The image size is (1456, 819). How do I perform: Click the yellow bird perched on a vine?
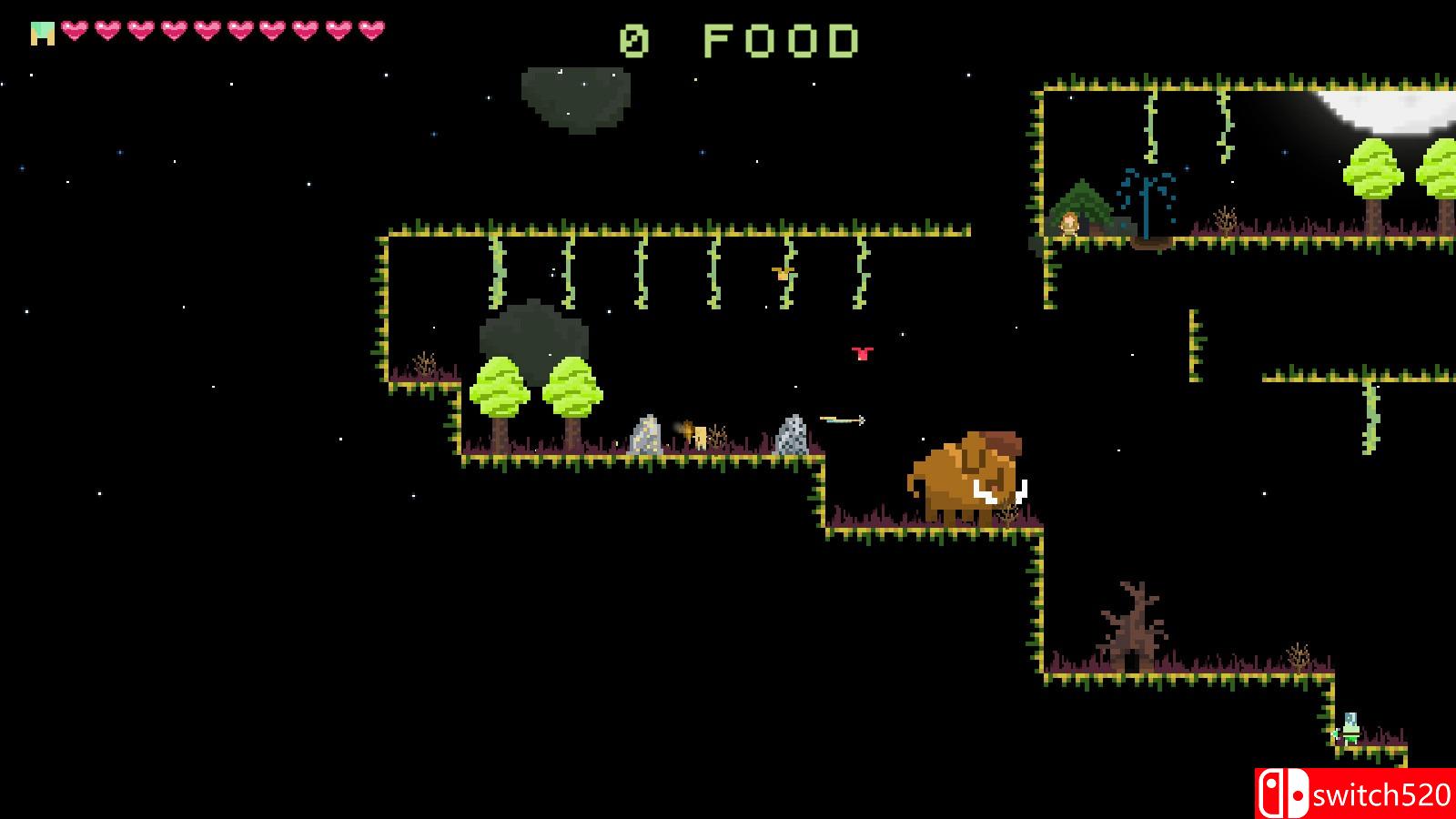pyautogui.click(x=784, y=273)
